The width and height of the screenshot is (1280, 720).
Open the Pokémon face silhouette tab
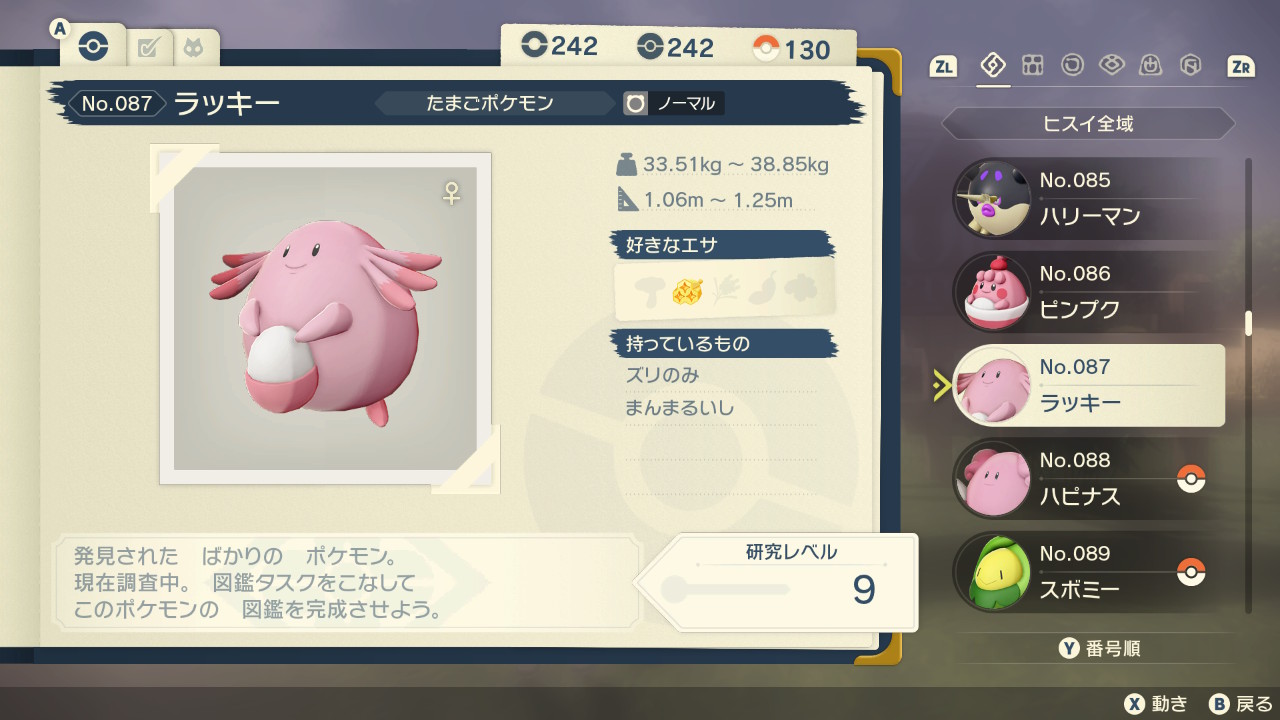pyautogui.click(x=191, y=48)
